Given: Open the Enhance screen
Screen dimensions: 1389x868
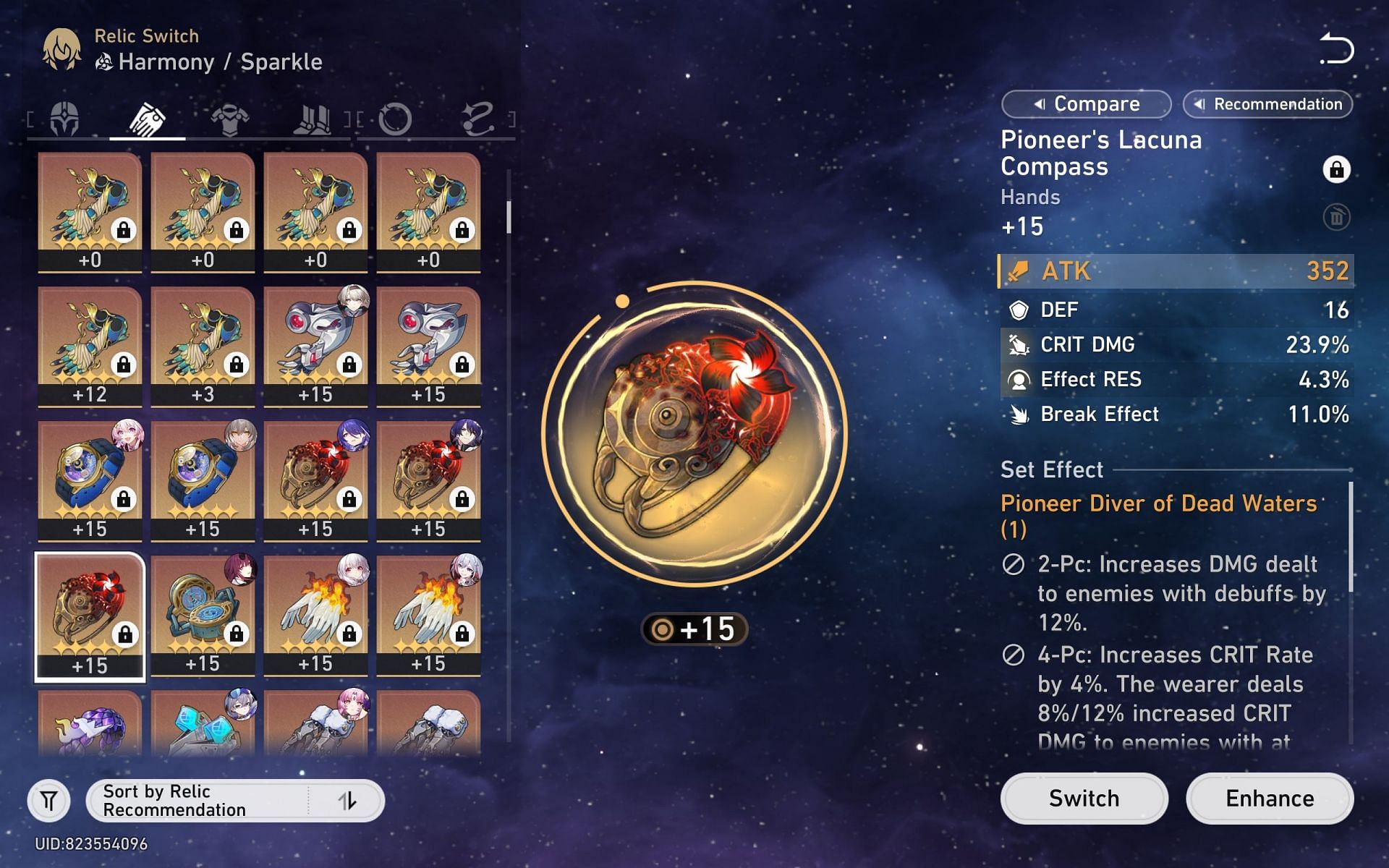Looking at the screenshot, I should point(1269,799).
